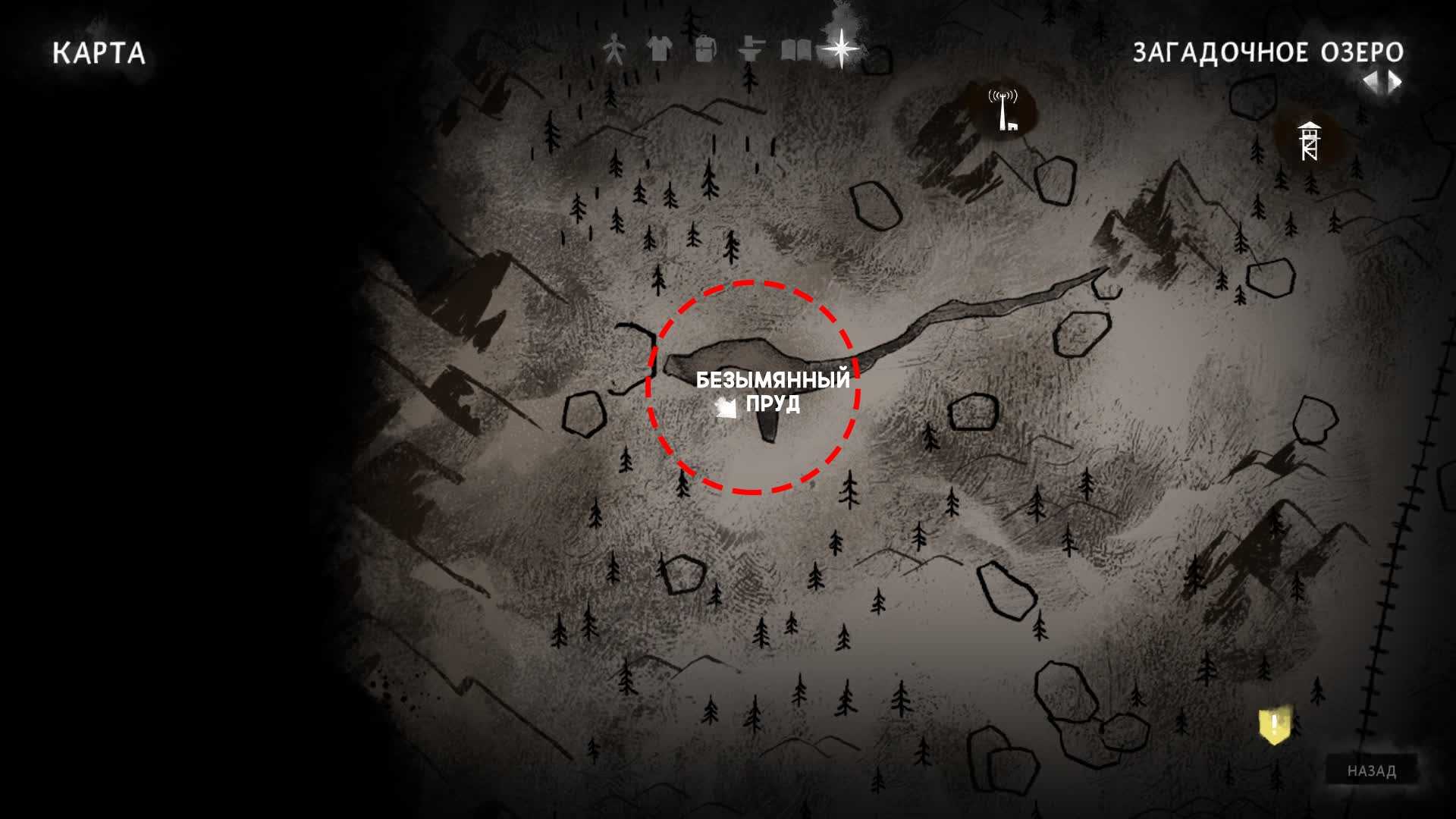
Task: Open the journal tab with the book icon
Action: 795,50
